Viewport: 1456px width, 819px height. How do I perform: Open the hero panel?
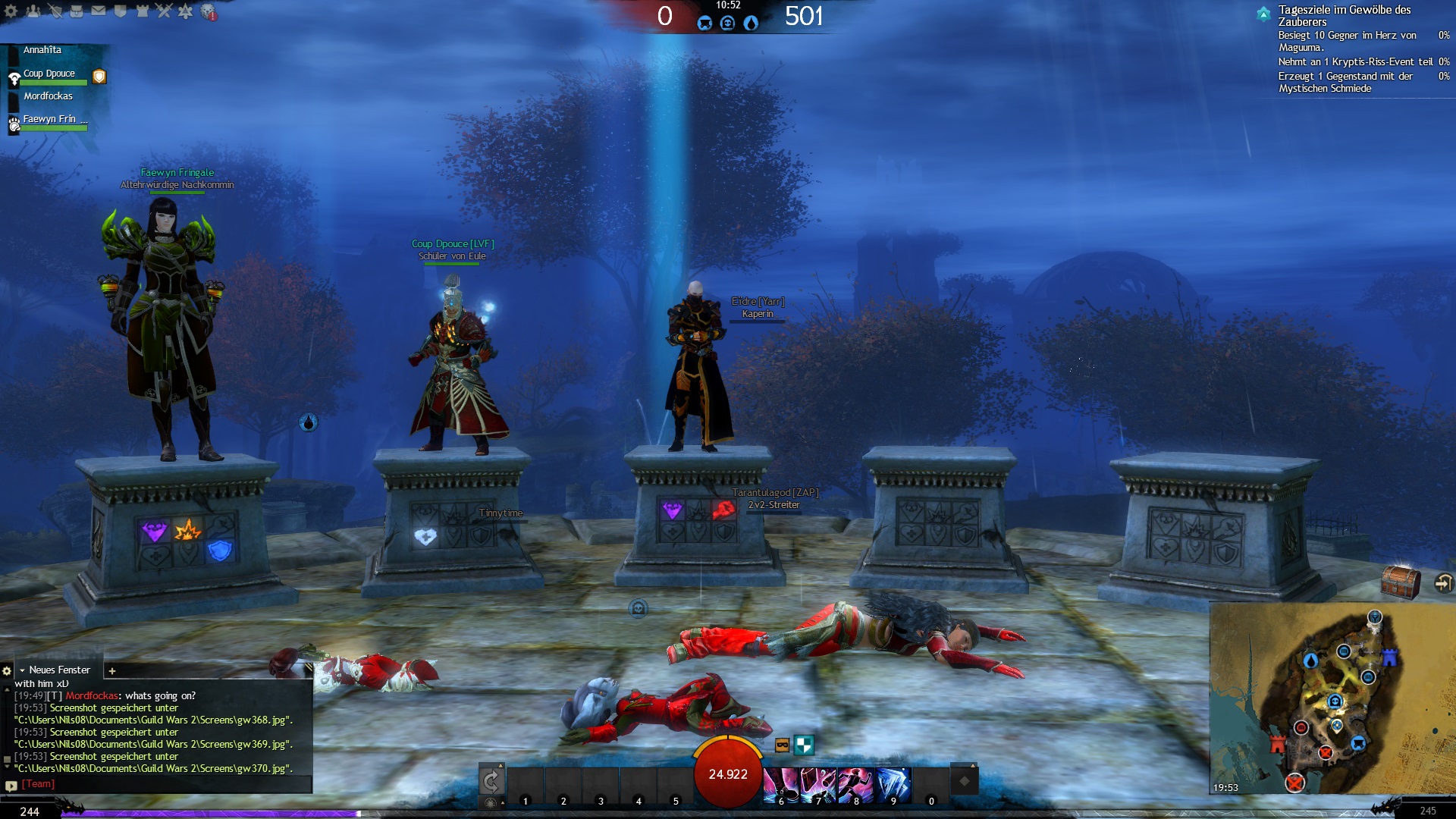(x=55, y=11)
